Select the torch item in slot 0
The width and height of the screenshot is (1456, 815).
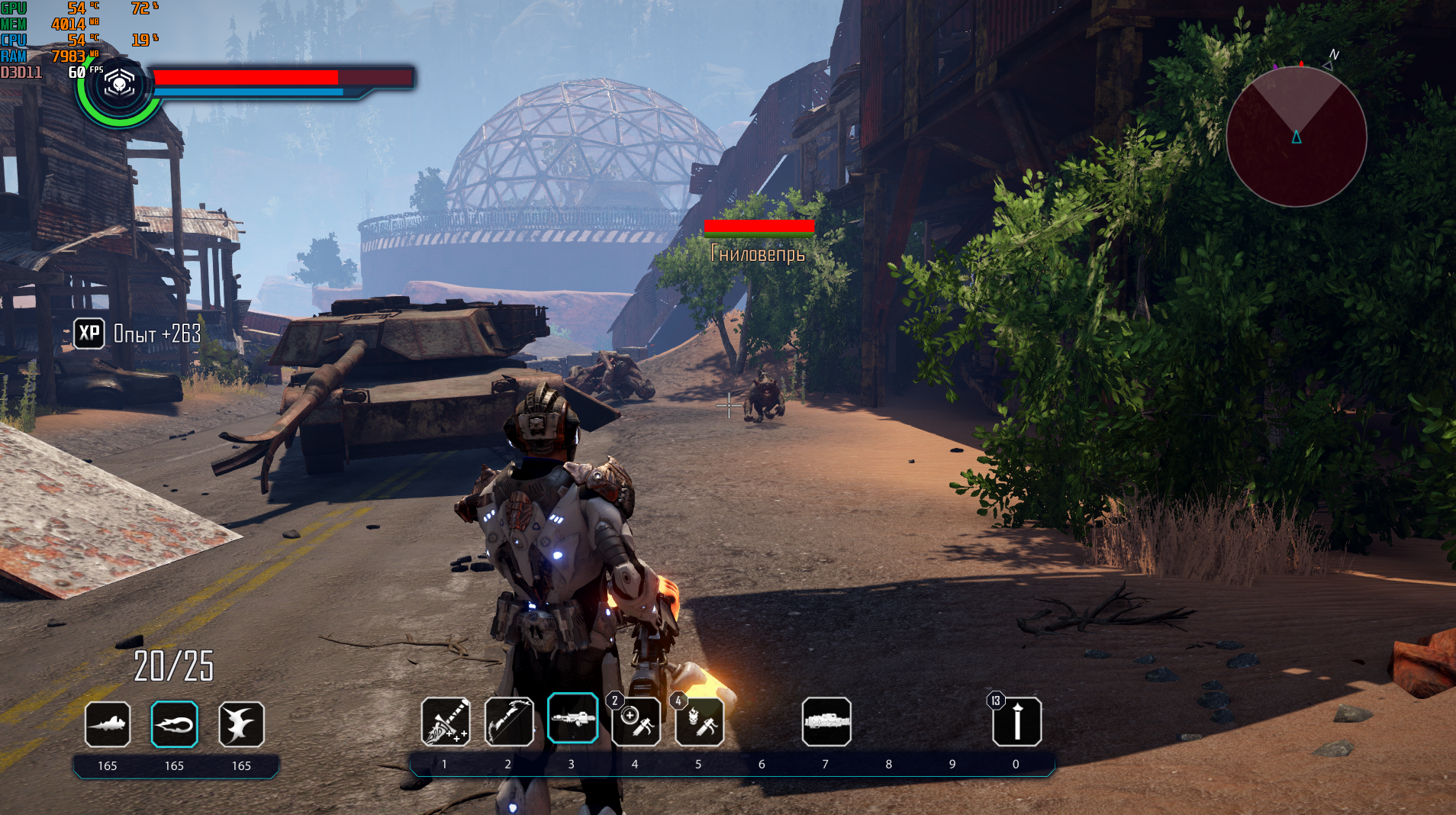(x=1016, y=721)
